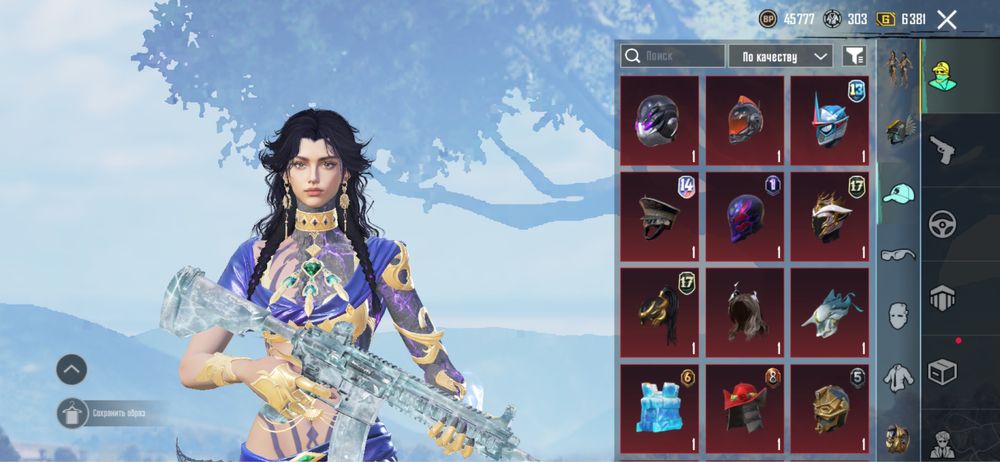Select the black officer cap marked 14
The width and height of the screenshot is (1000, 462).
(659, 216)
